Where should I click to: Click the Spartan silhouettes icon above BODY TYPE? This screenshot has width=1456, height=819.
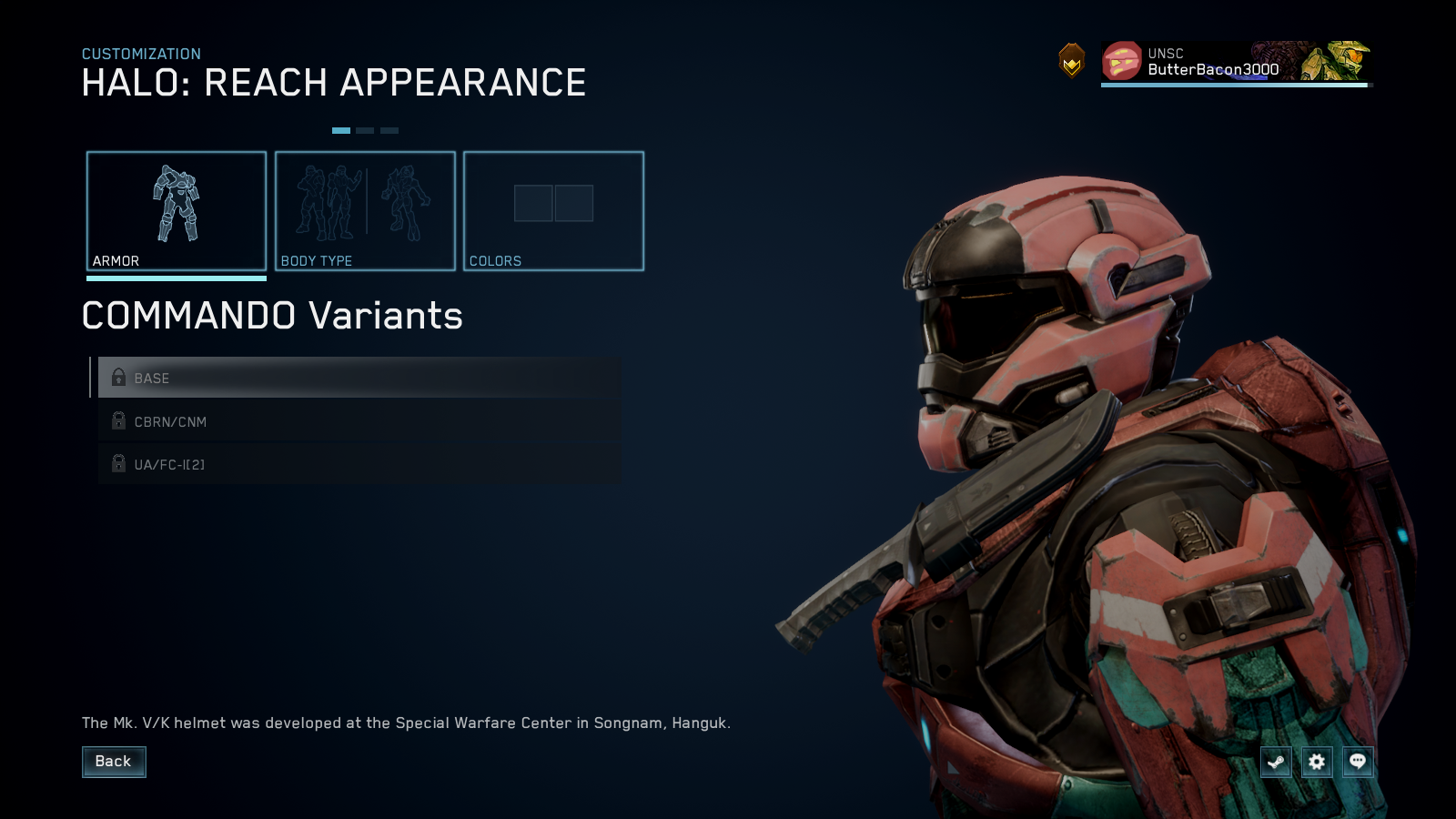point(364,202)
